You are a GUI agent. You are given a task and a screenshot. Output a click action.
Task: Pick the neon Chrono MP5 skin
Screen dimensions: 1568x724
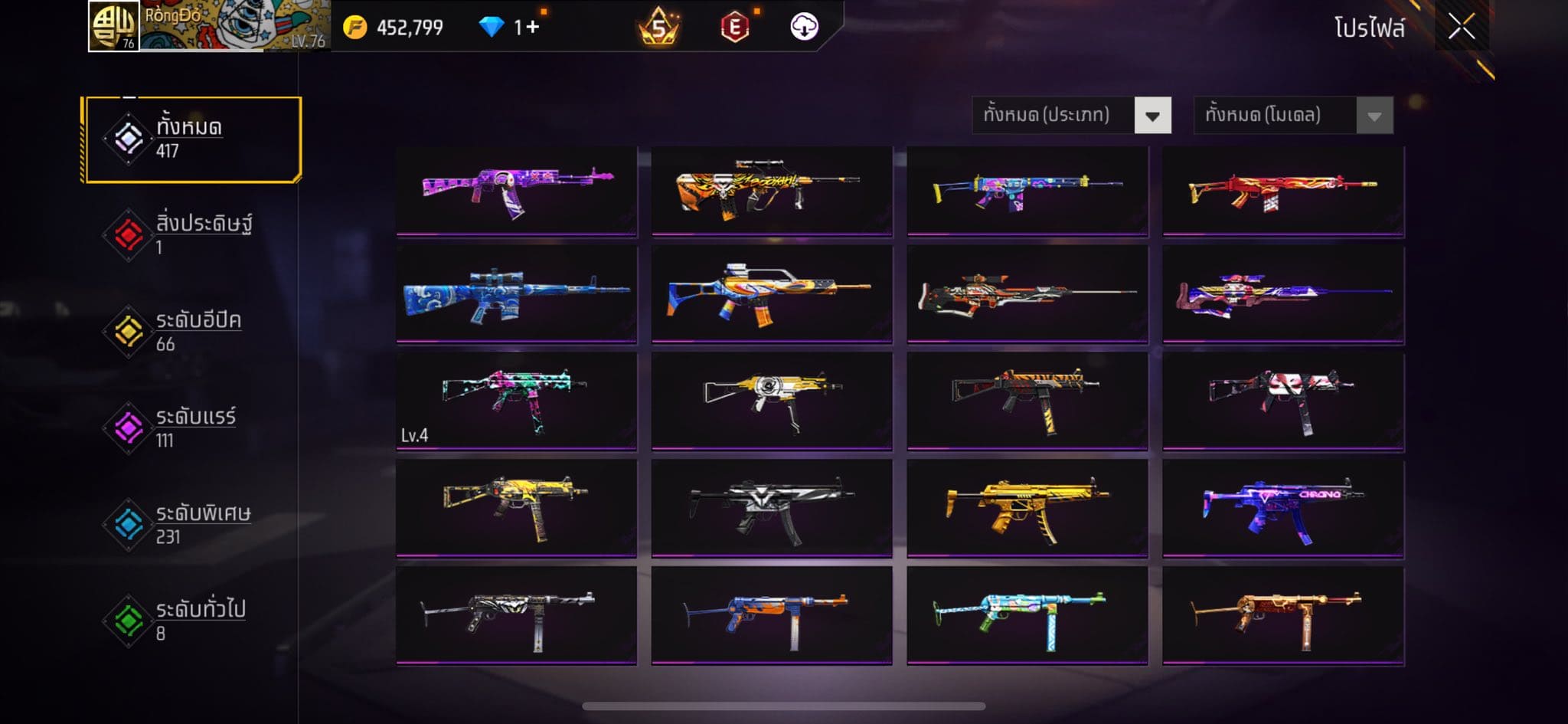point(1282,507)
